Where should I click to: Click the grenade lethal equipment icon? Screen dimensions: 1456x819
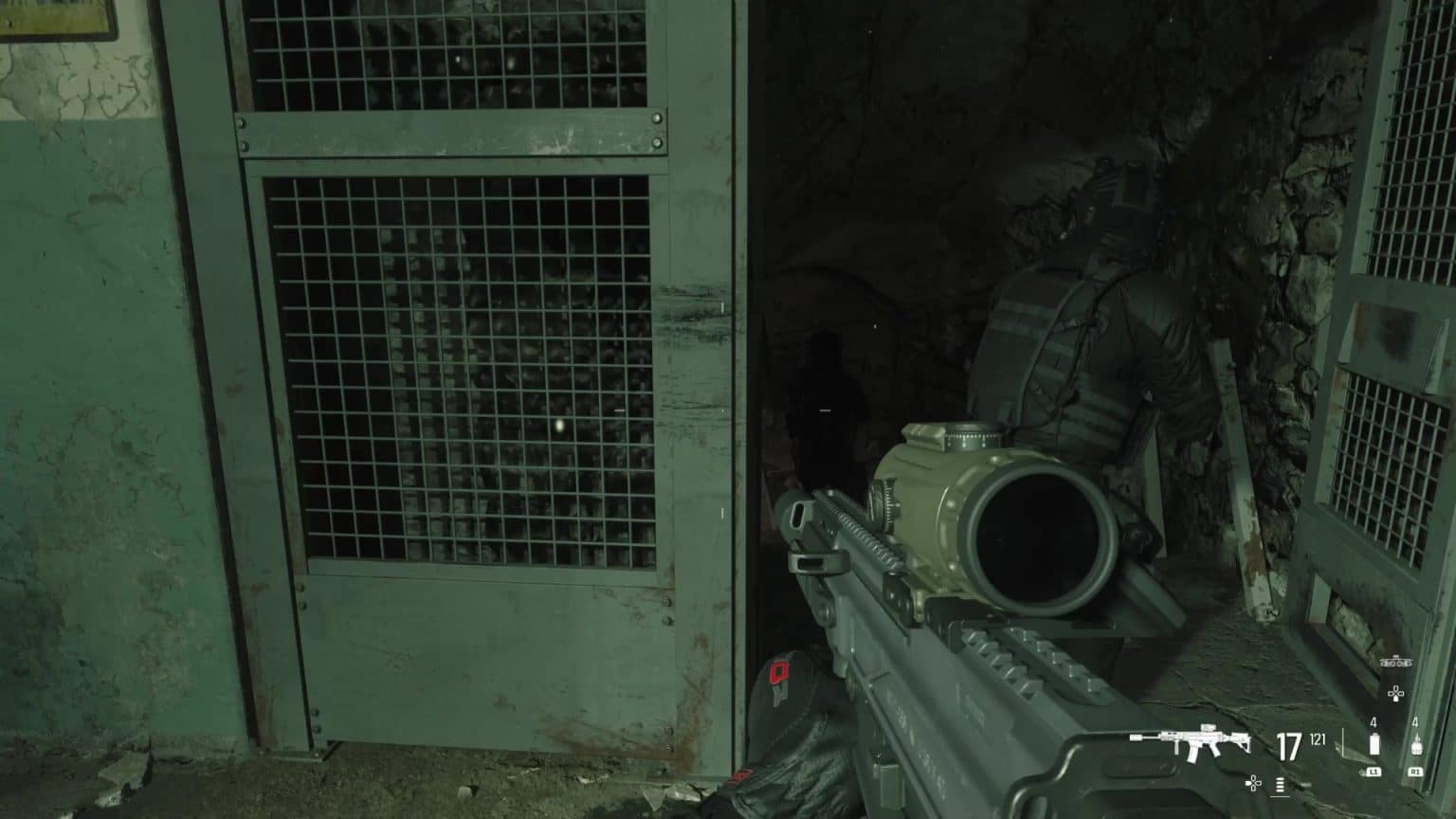[1415, 745]
